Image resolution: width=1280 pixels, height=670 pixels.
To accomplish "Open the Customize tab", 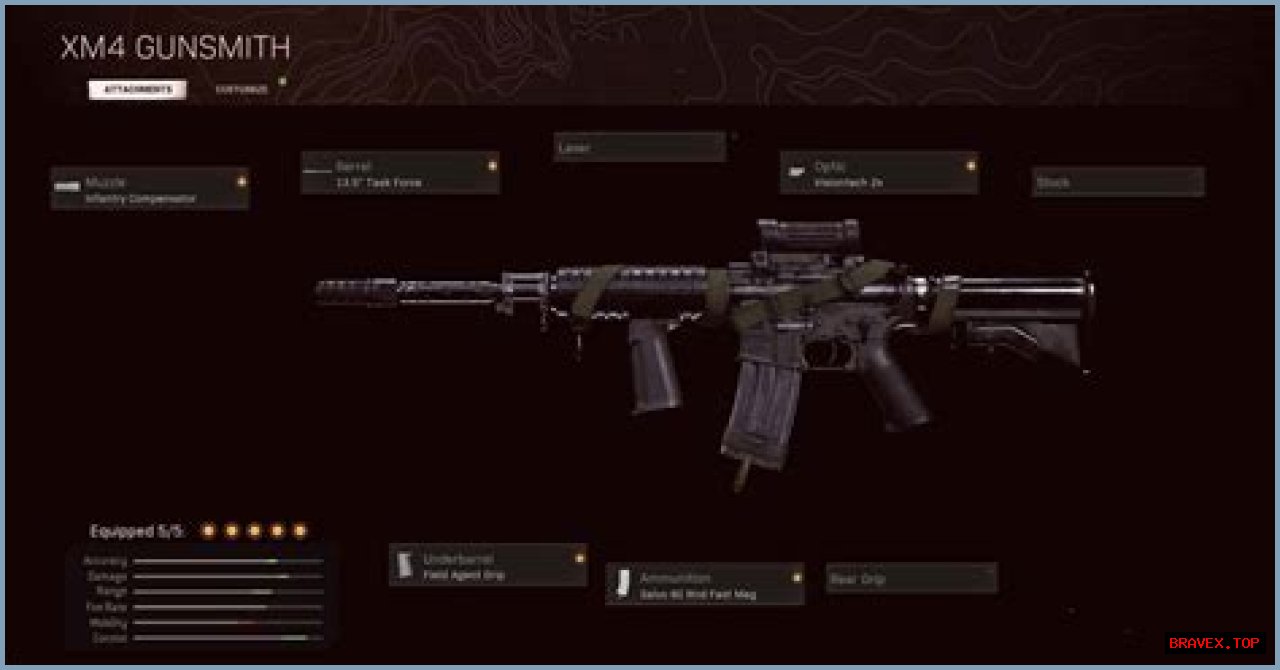I will (x=242, y=90).
